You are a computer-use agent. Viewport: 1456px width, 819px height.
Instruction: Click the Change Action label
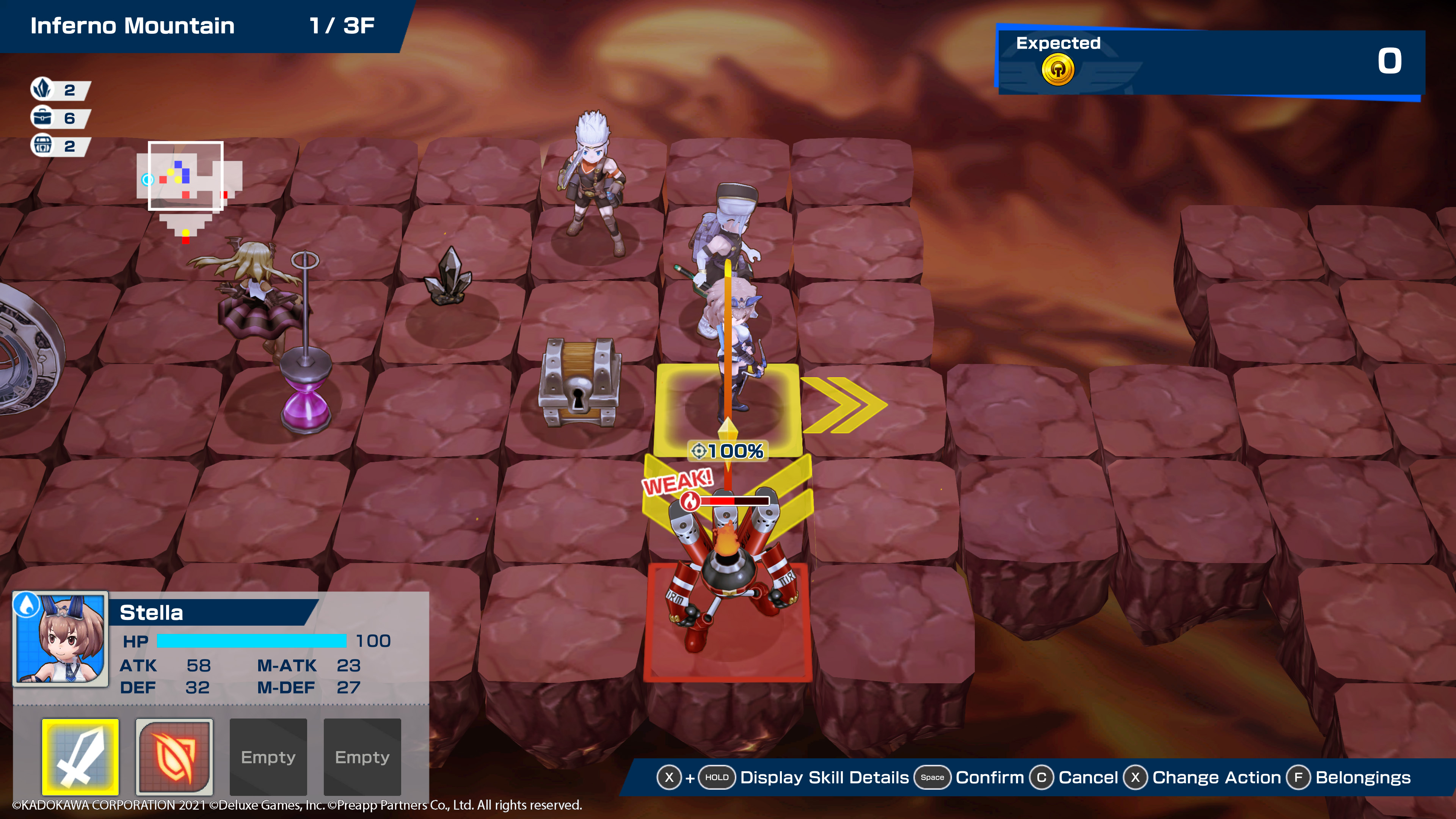click(x=1216, y=778)
